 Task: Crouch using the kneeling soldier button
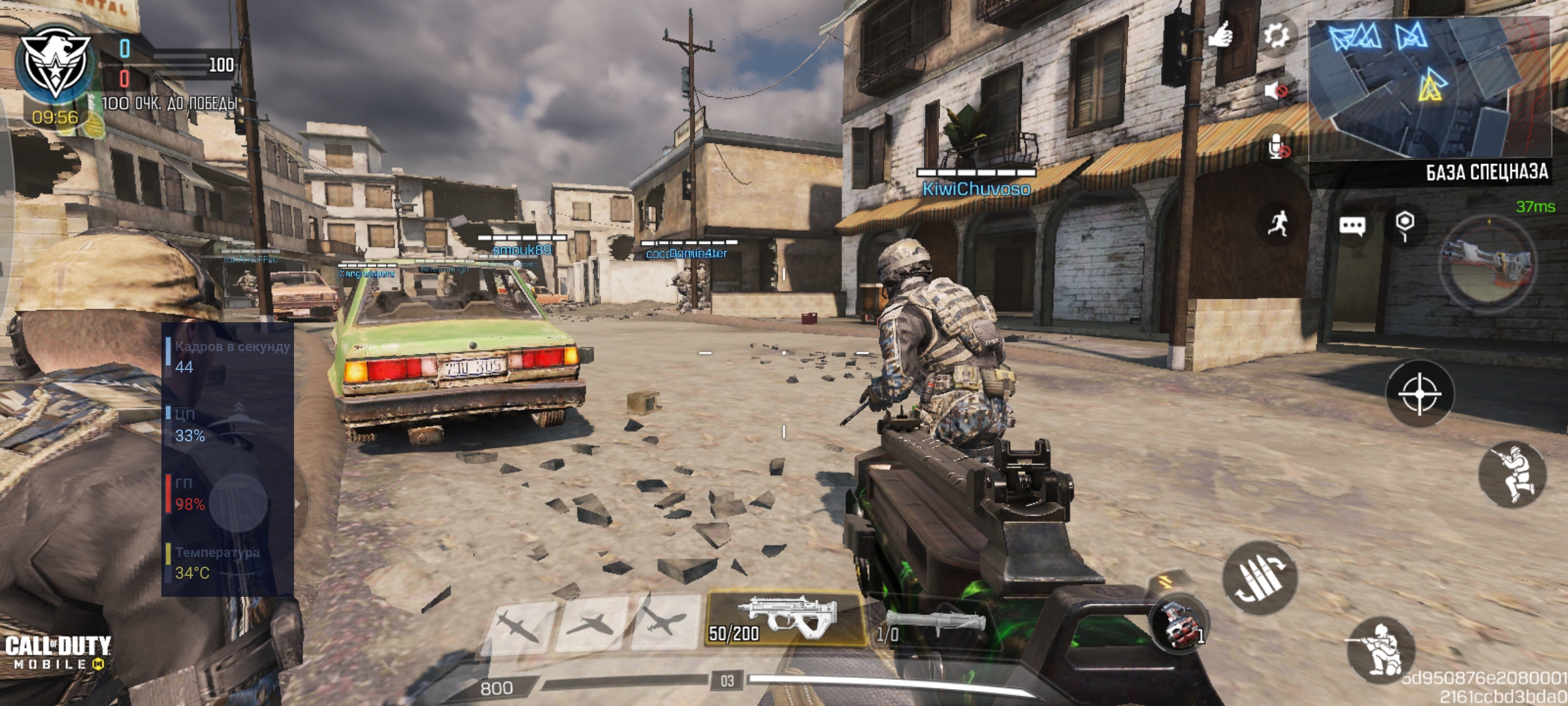(1380, 650)
